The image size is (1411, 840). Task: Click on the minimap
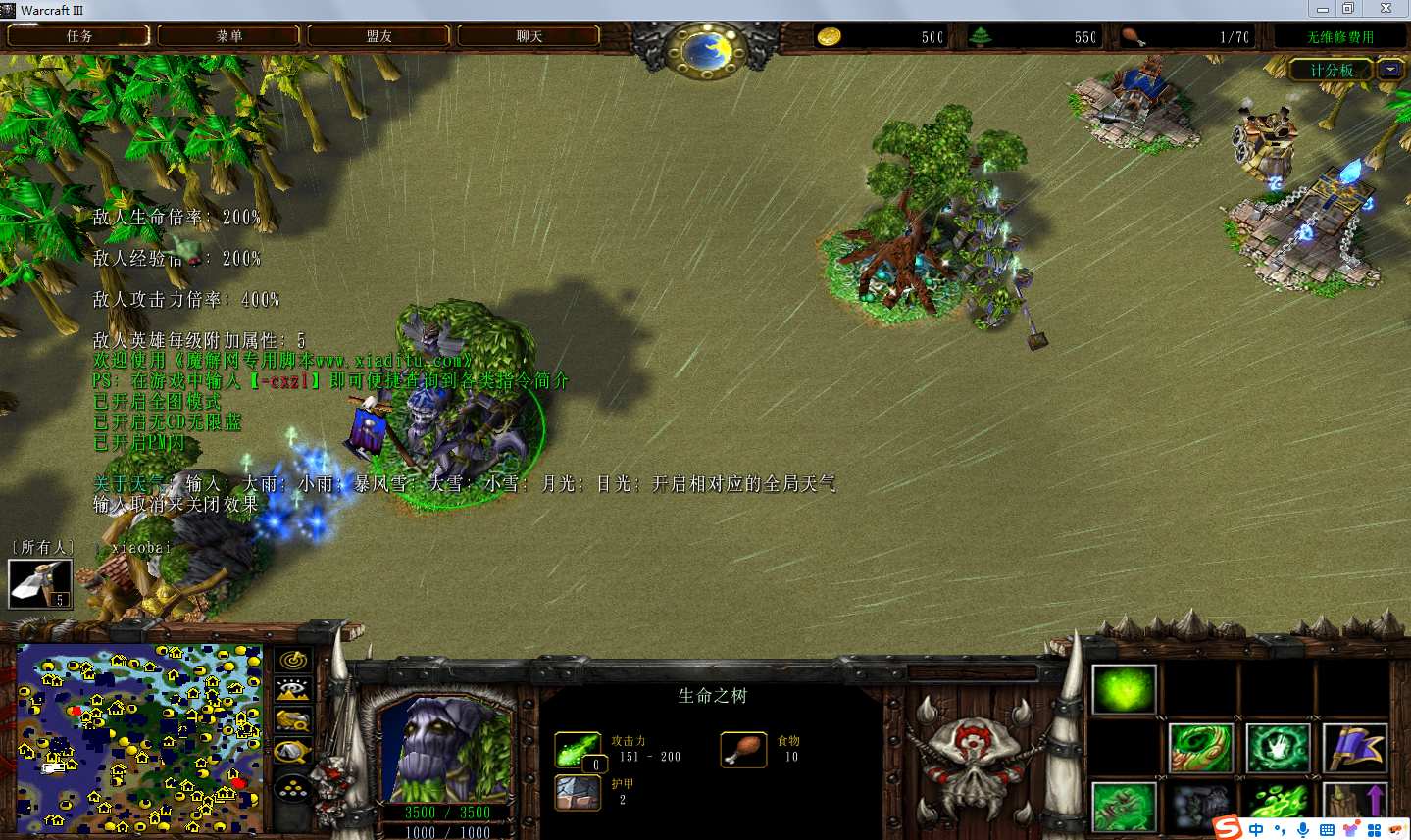pos(139,737)
